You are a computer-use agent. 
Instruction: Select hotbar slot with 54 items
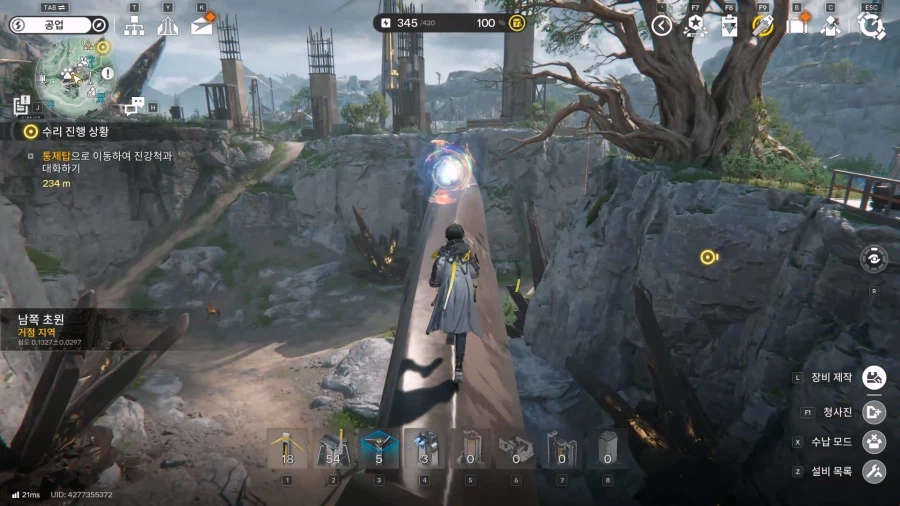click(x=333, y=450)
